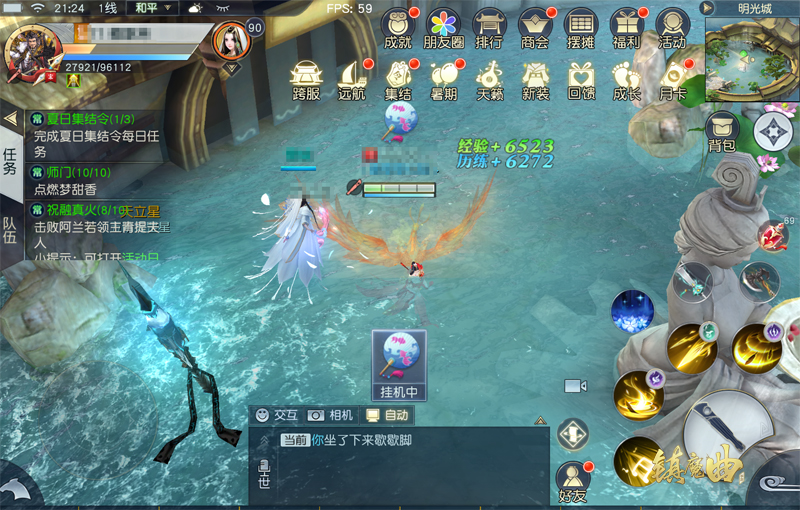
Task: Open the 好友 friends list
Action: point(572,479)
